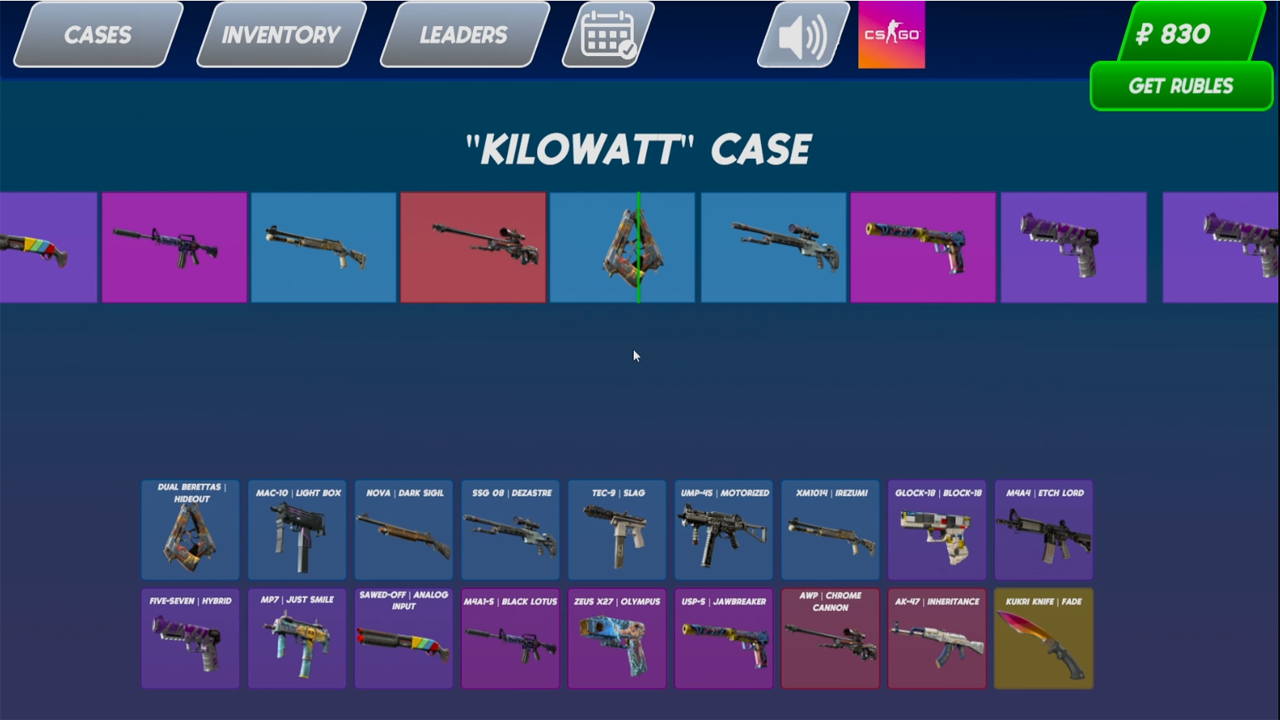Select the Zeus x27 Olympus icon
The image size is (1280, 720).
coord(617,640)
